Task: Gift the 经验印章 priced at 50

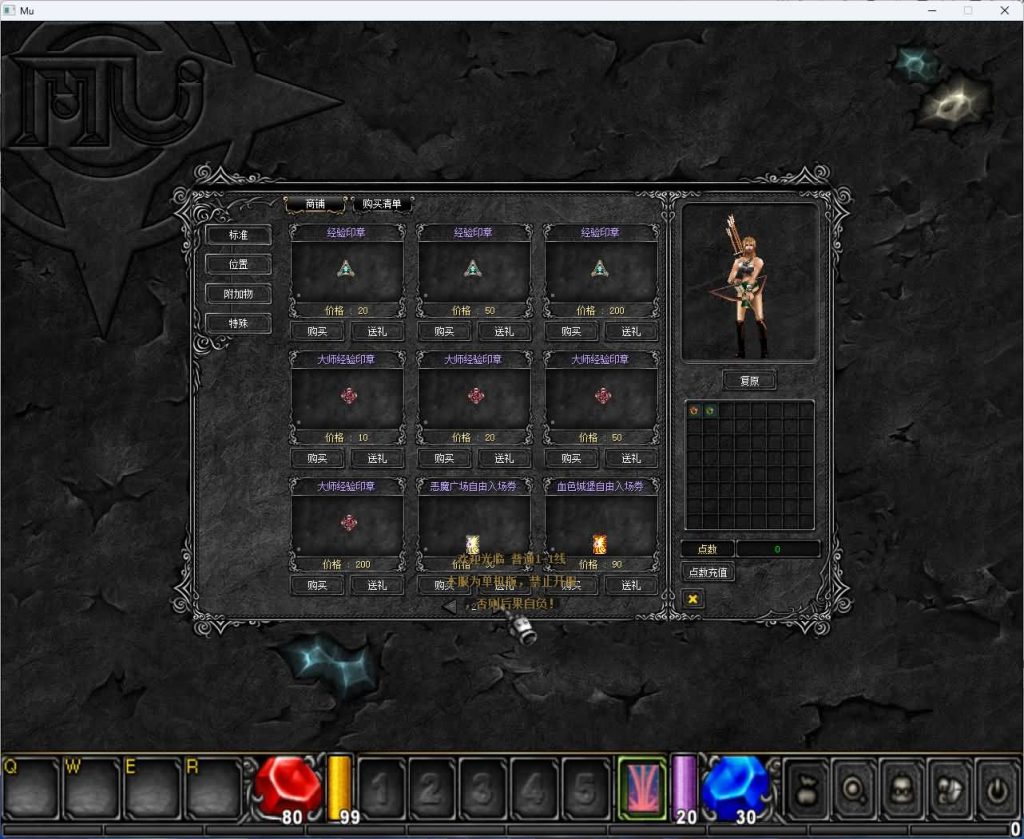Action: tap(504, 331)
